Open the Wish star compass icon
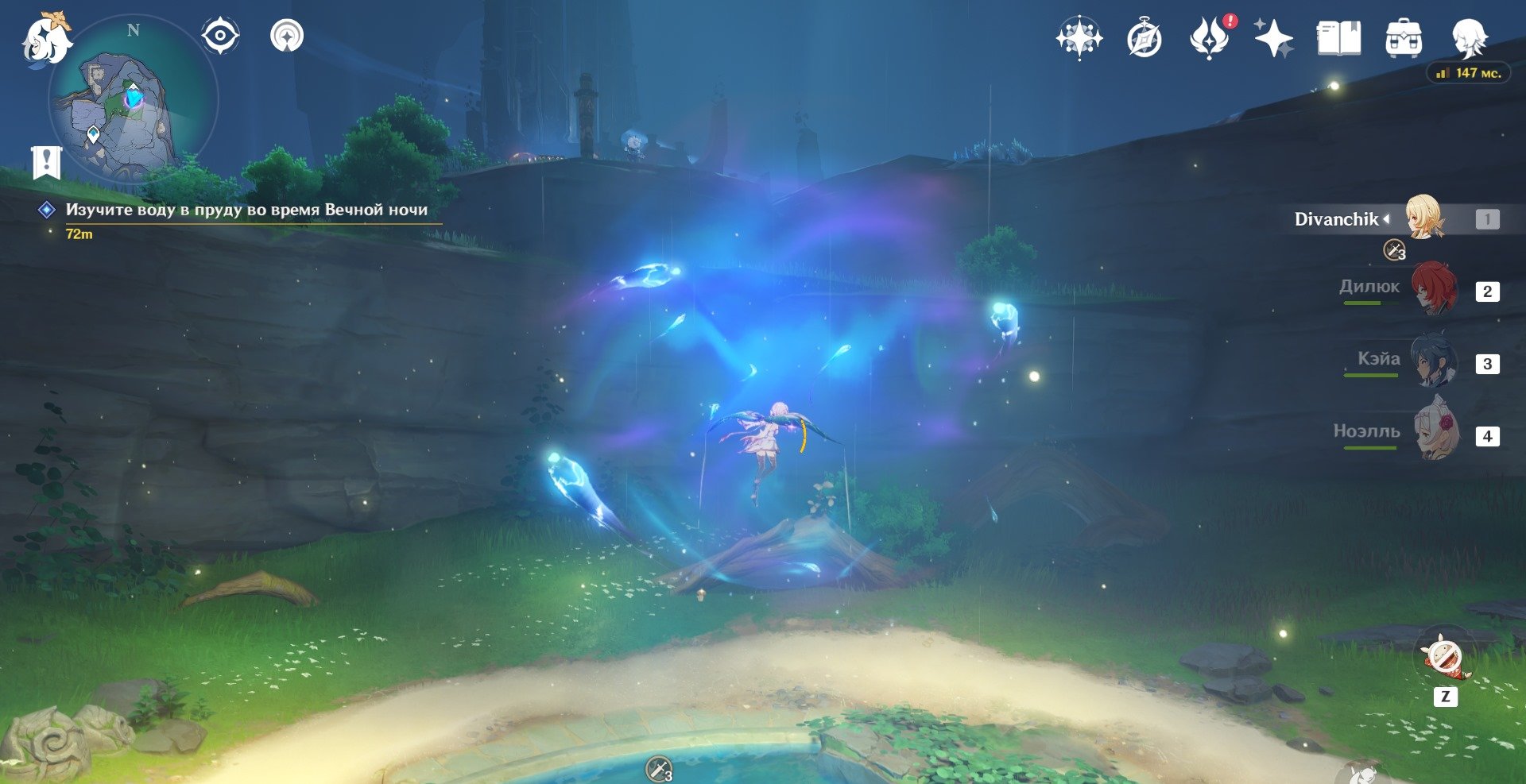Screen dimensions: 1526x784 1079,38
